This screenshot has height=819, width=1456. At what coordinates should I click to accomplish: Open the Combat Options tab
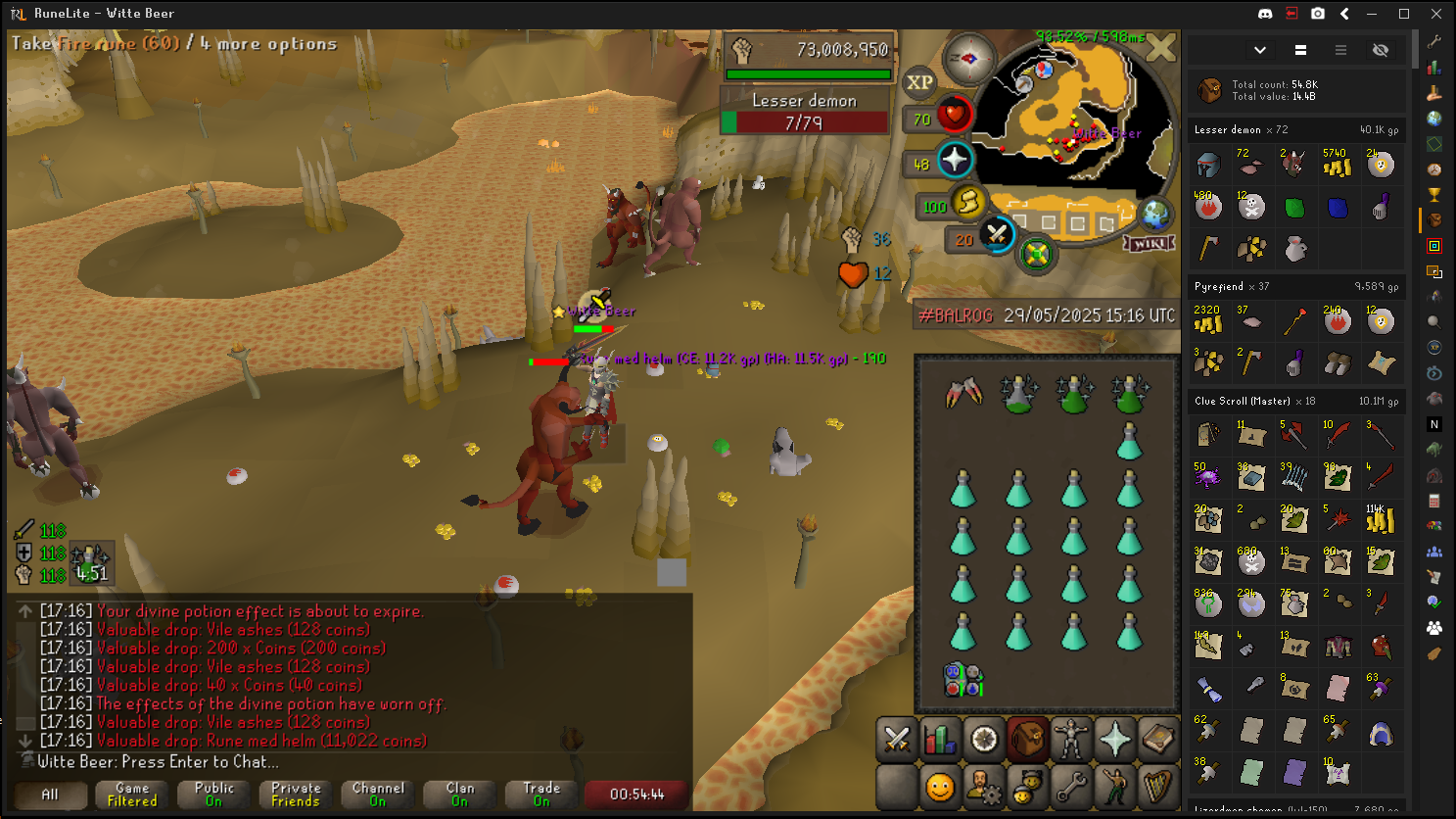point(897,740)
